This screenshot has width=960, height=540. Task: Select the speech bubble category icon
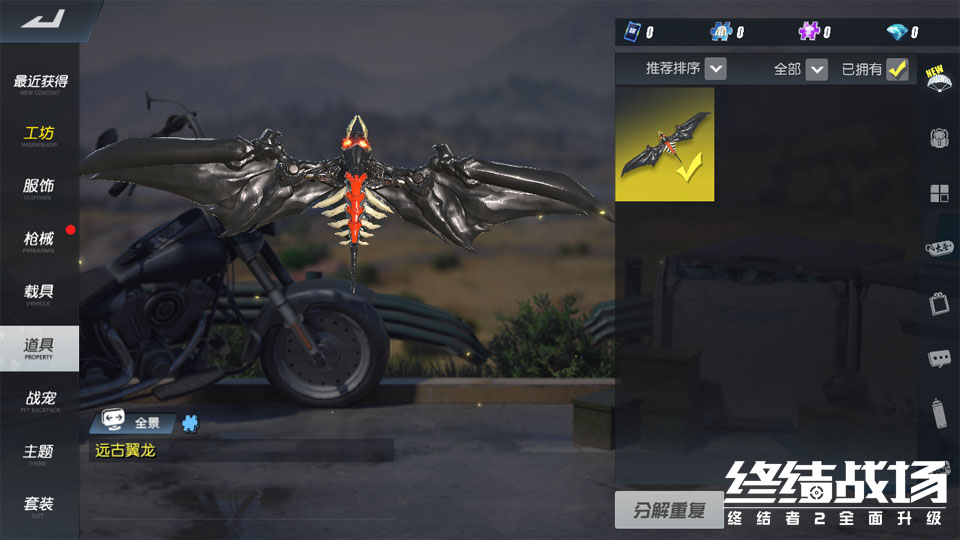(938, 358)
